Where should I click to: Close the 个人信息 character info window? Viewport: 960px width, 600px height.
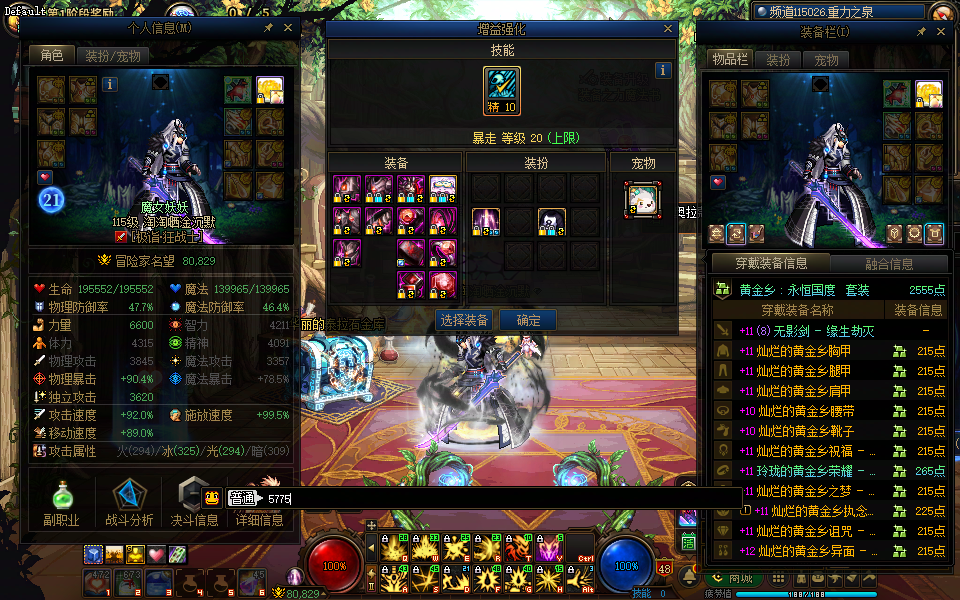[x=288, y=29]
